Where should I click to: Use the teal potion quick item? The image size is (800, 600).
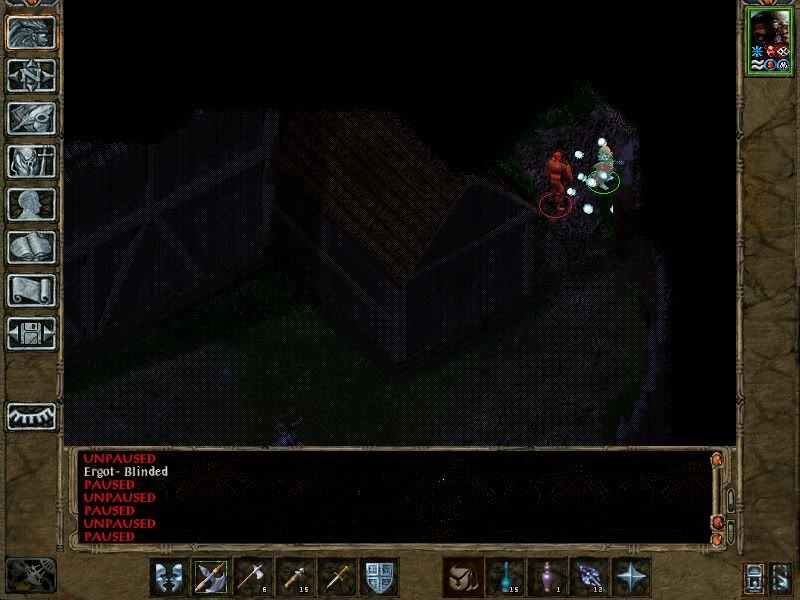tap(505, 577)
